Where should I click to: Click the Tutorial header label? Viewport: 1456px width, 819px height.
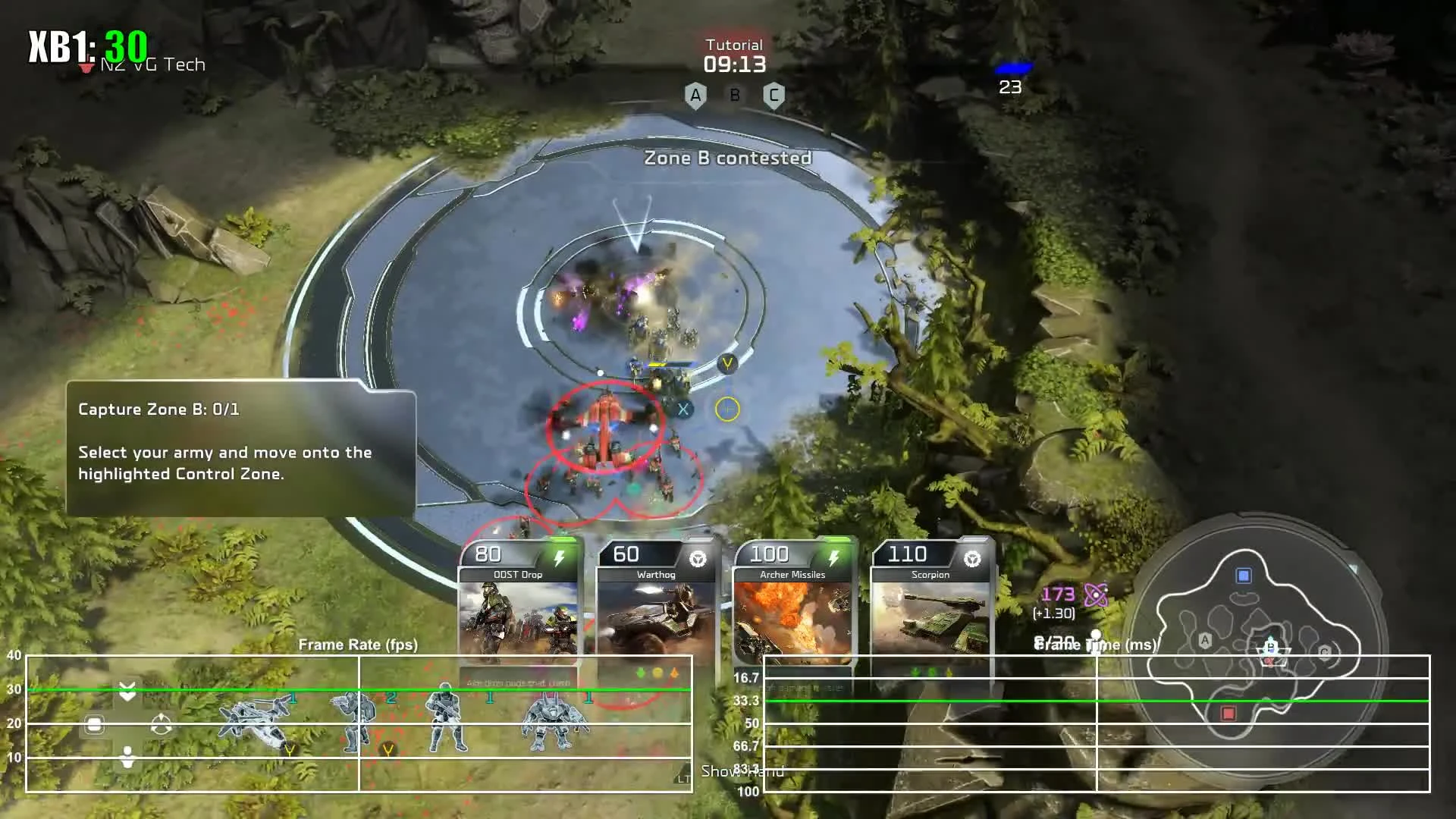(x=733, y=44)
